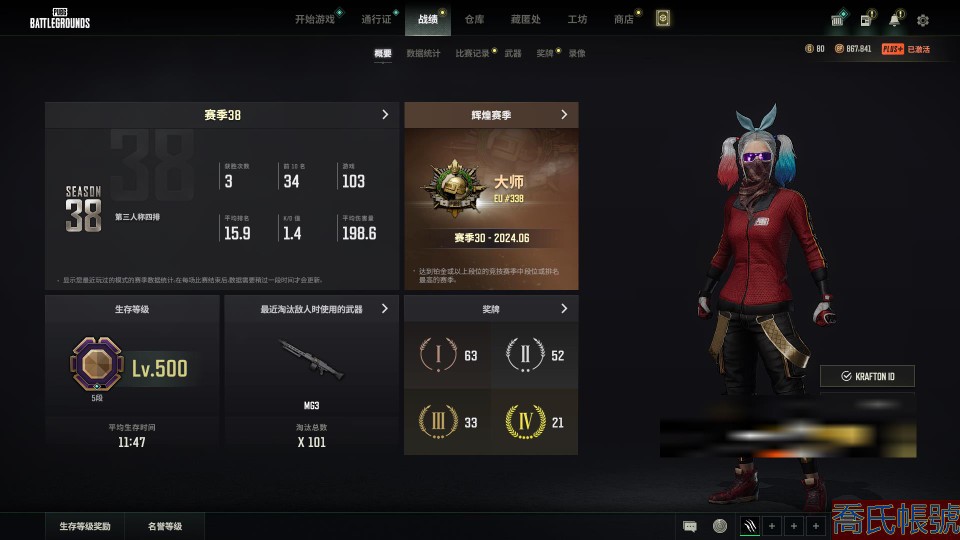The width and height of the screenshot is (960, 540).
Task: Open 生存等级奖励 survival level rewards
Action: (x=85, y=526)
